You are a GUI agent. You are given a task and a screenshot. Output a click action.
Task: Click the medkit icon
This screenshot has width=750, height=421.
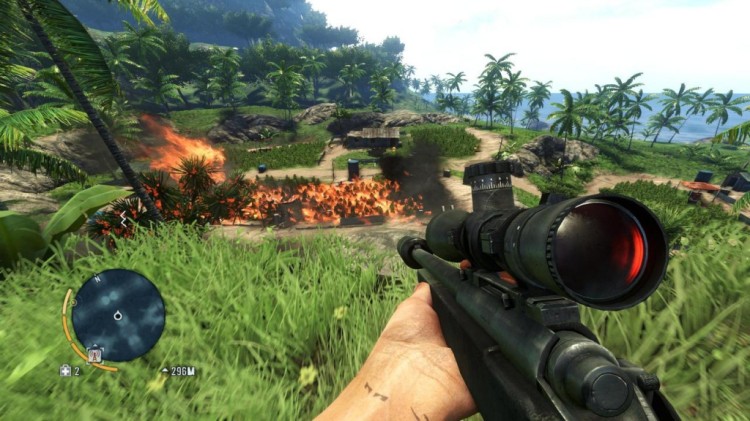[x=66, y=370]
